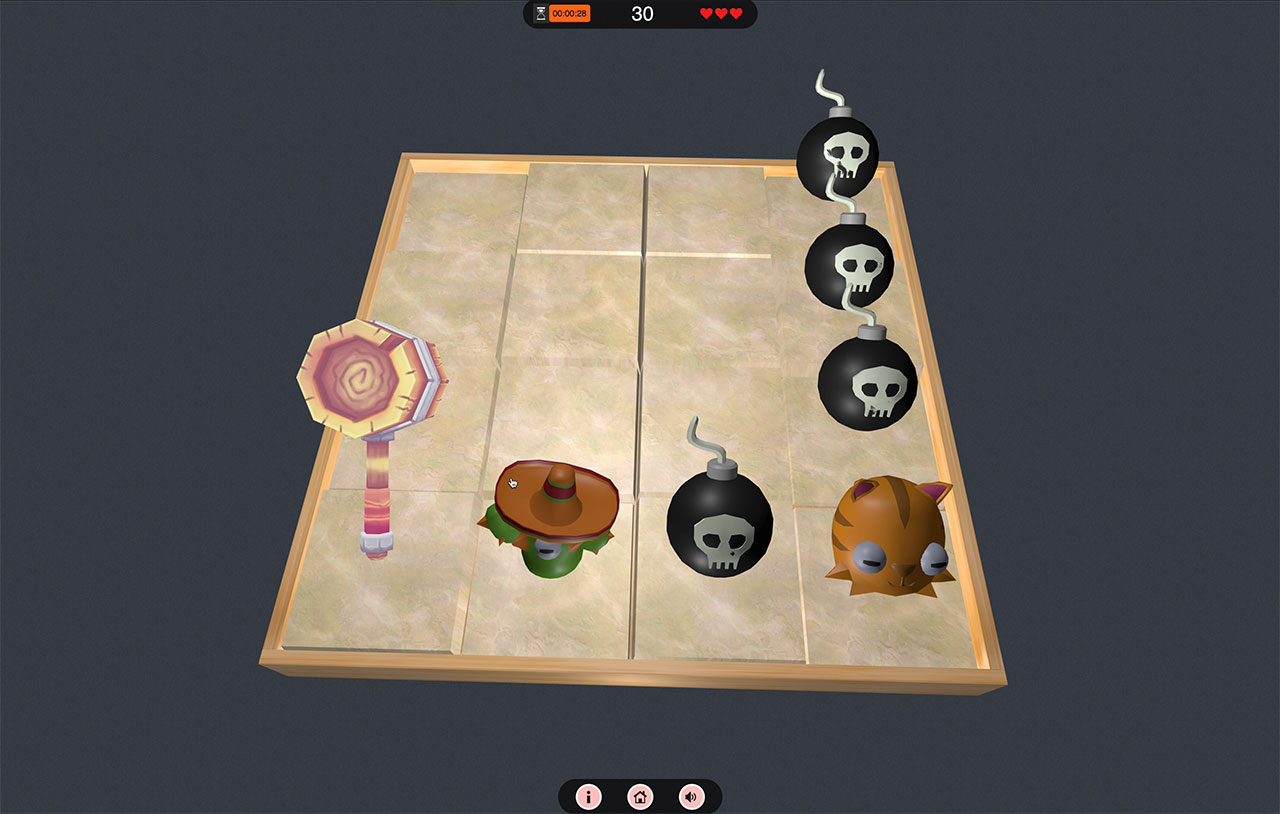Click the info button at the bottom
This screenshot has width=1280, height=814.
588,796
